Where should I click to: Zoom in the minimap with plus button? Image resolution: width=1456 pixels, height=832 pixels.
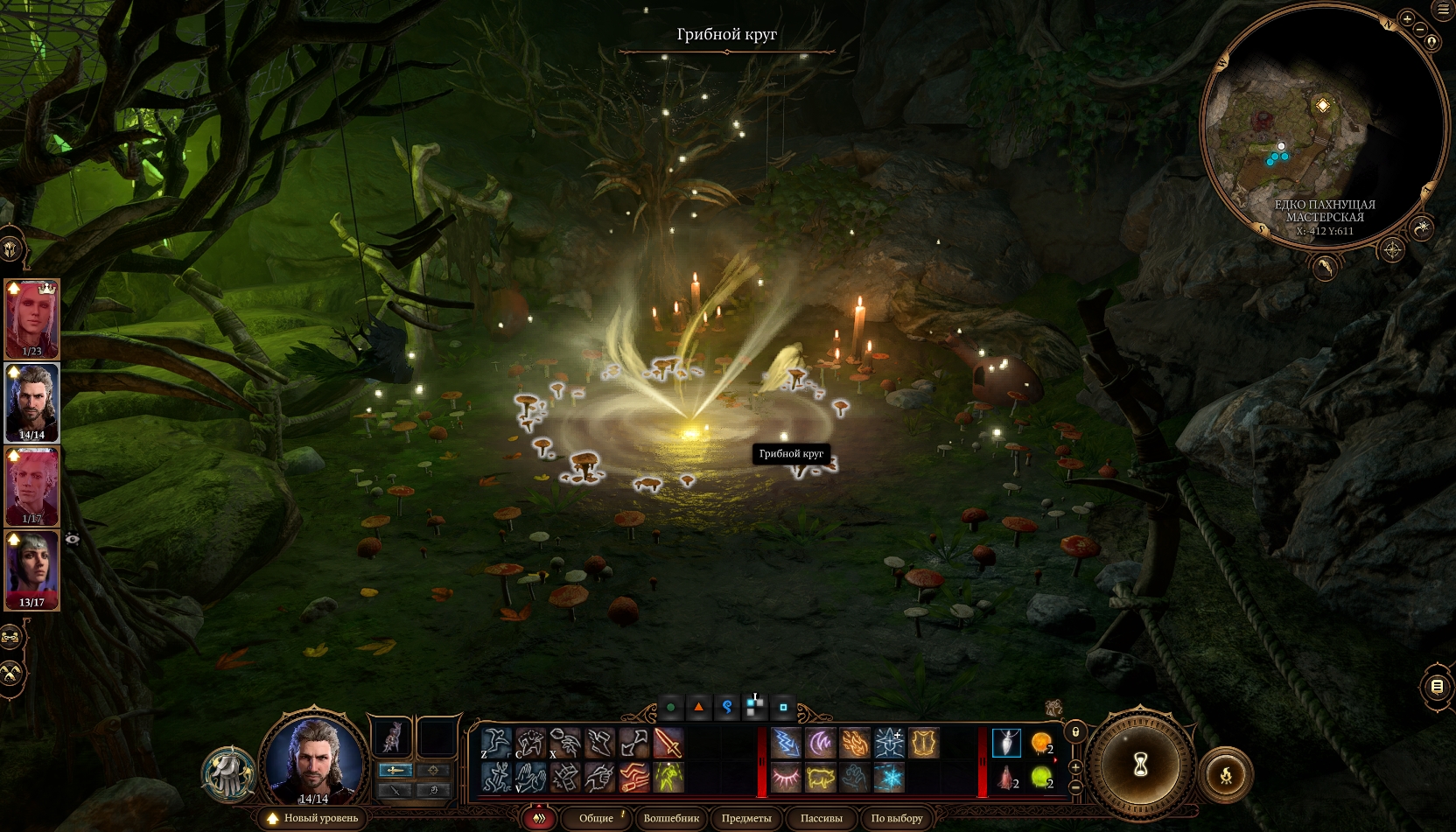[1407, 18]
